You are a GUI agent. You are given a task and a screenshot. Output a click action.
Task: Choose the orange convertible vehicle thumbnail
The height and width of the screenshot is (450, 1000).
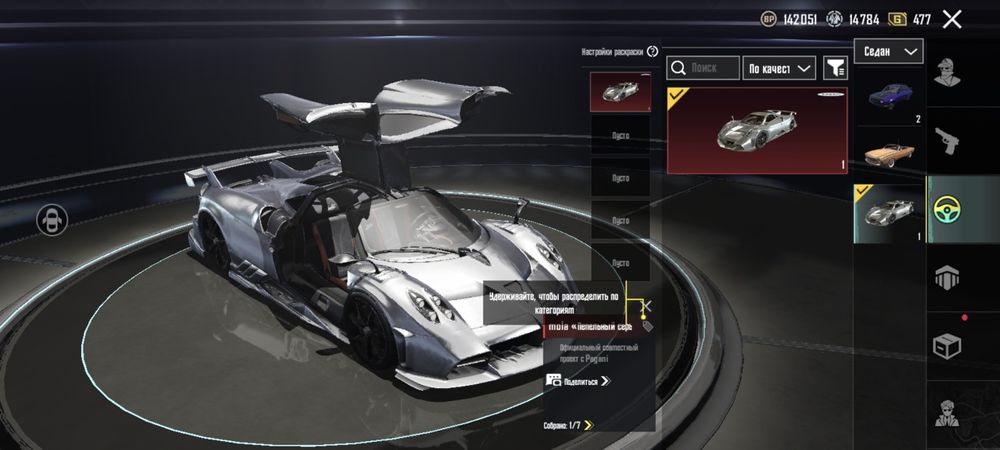point(889,154)
